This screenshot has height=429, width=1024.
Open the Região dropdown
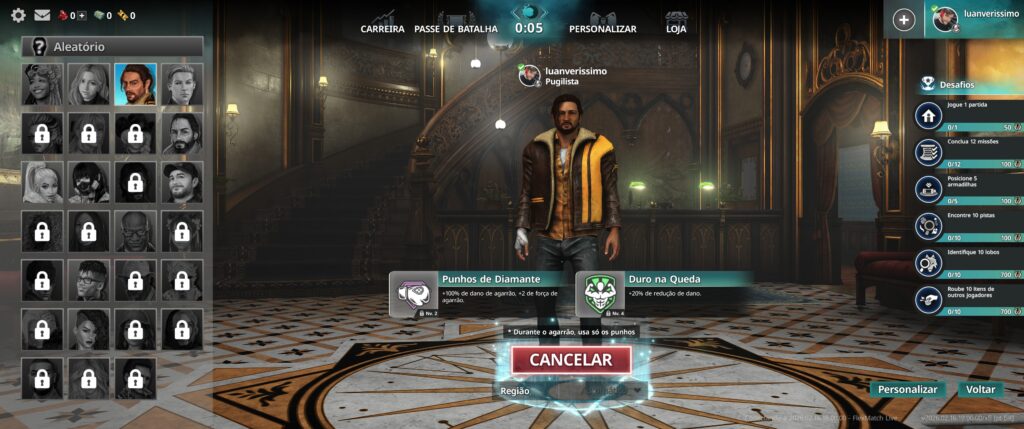coord(597,391)
